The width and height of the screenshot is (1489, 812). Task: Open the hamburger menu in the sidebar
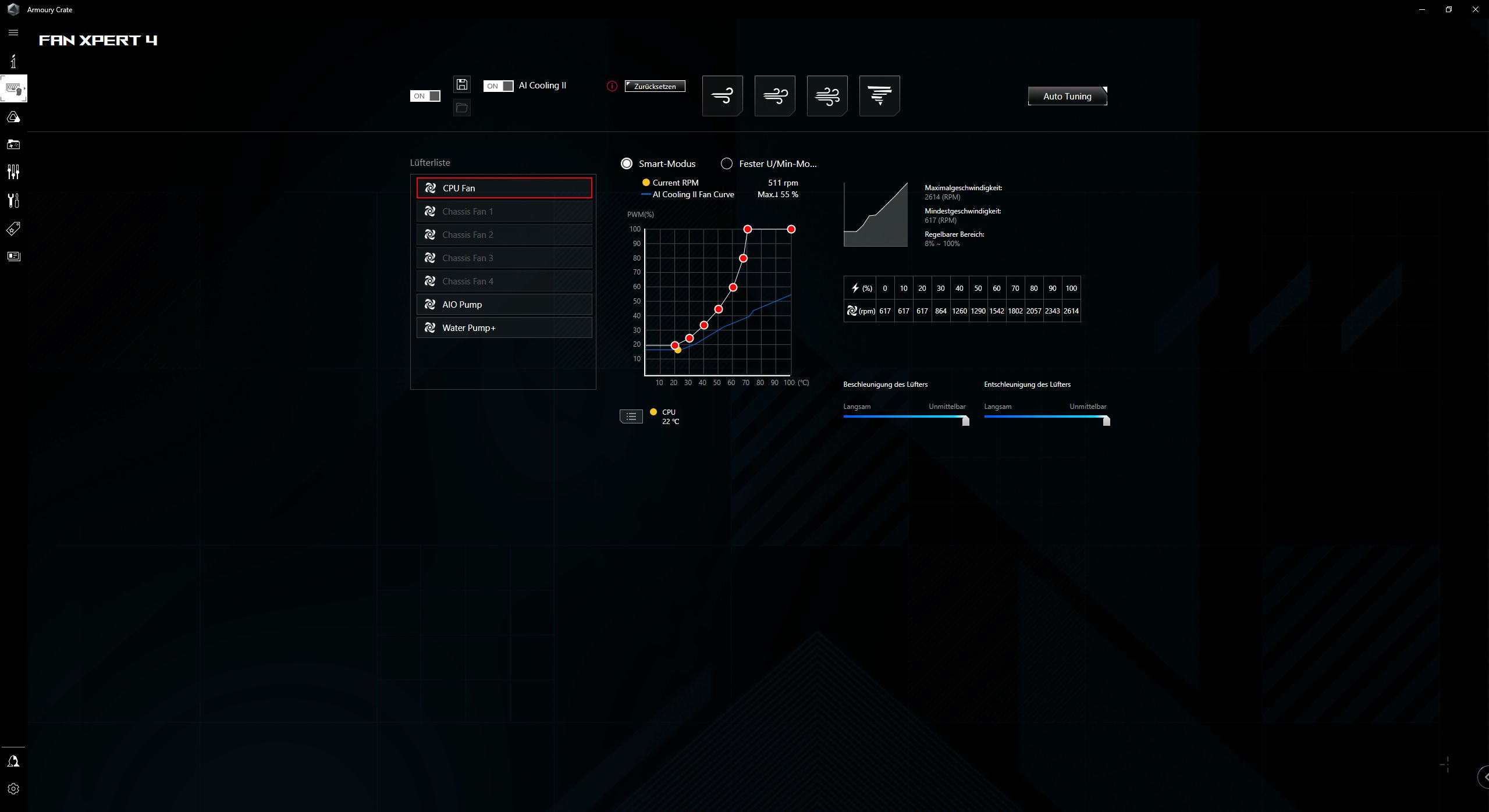13,33
